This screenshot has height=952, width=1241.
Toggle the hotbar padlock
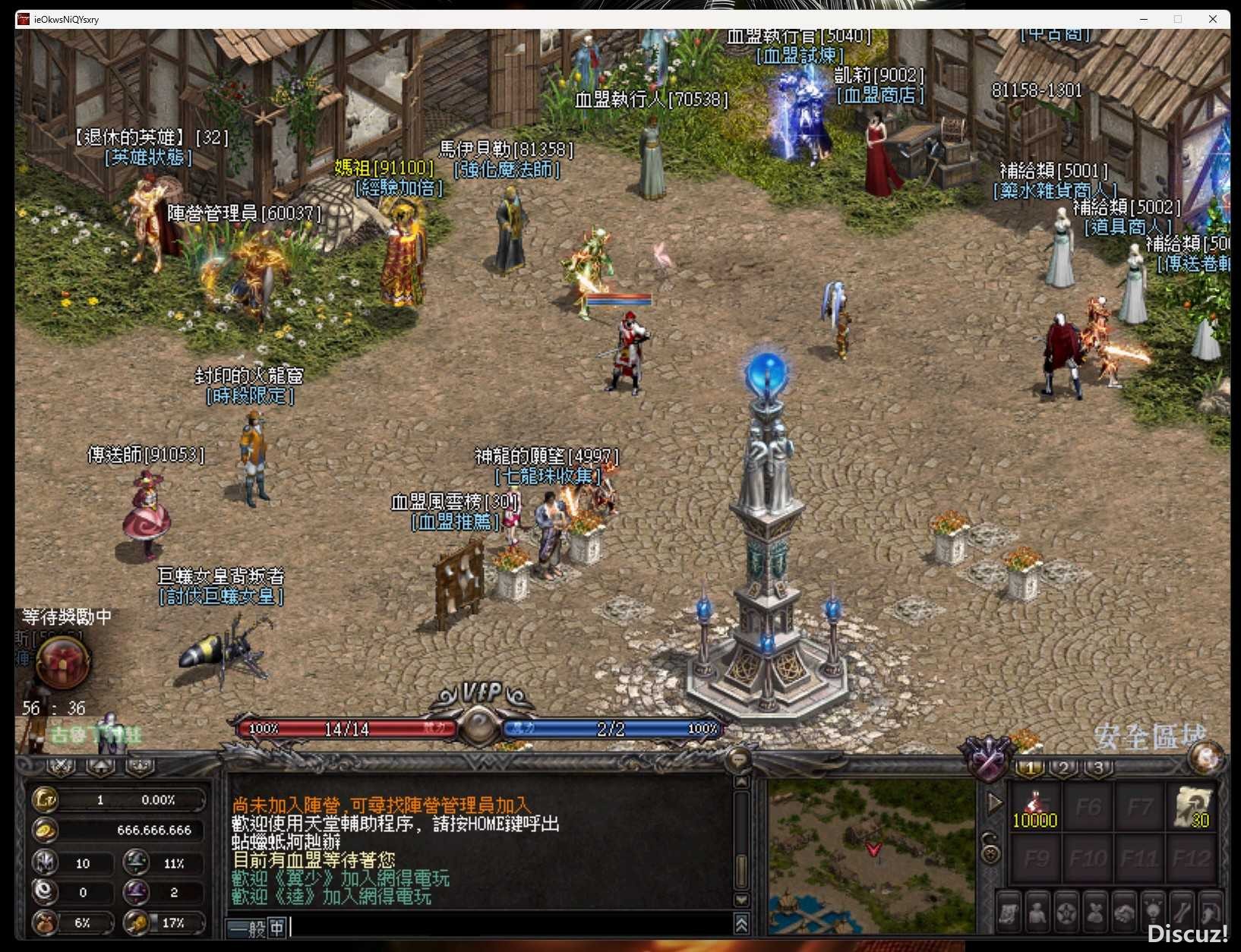991,848
